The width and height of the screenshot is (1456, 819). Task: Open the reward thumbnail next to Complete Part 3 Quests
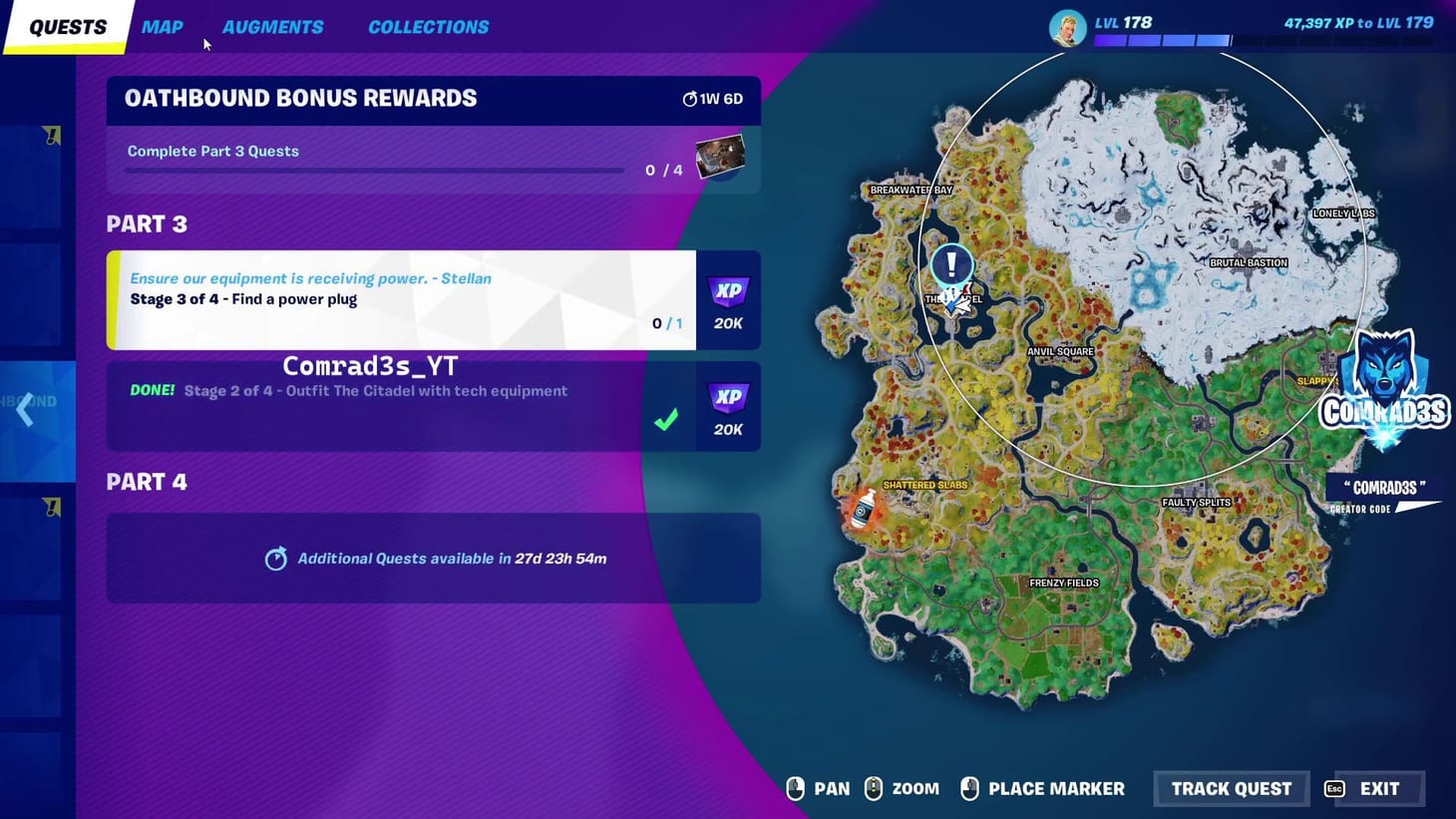(x=721, y=156)
